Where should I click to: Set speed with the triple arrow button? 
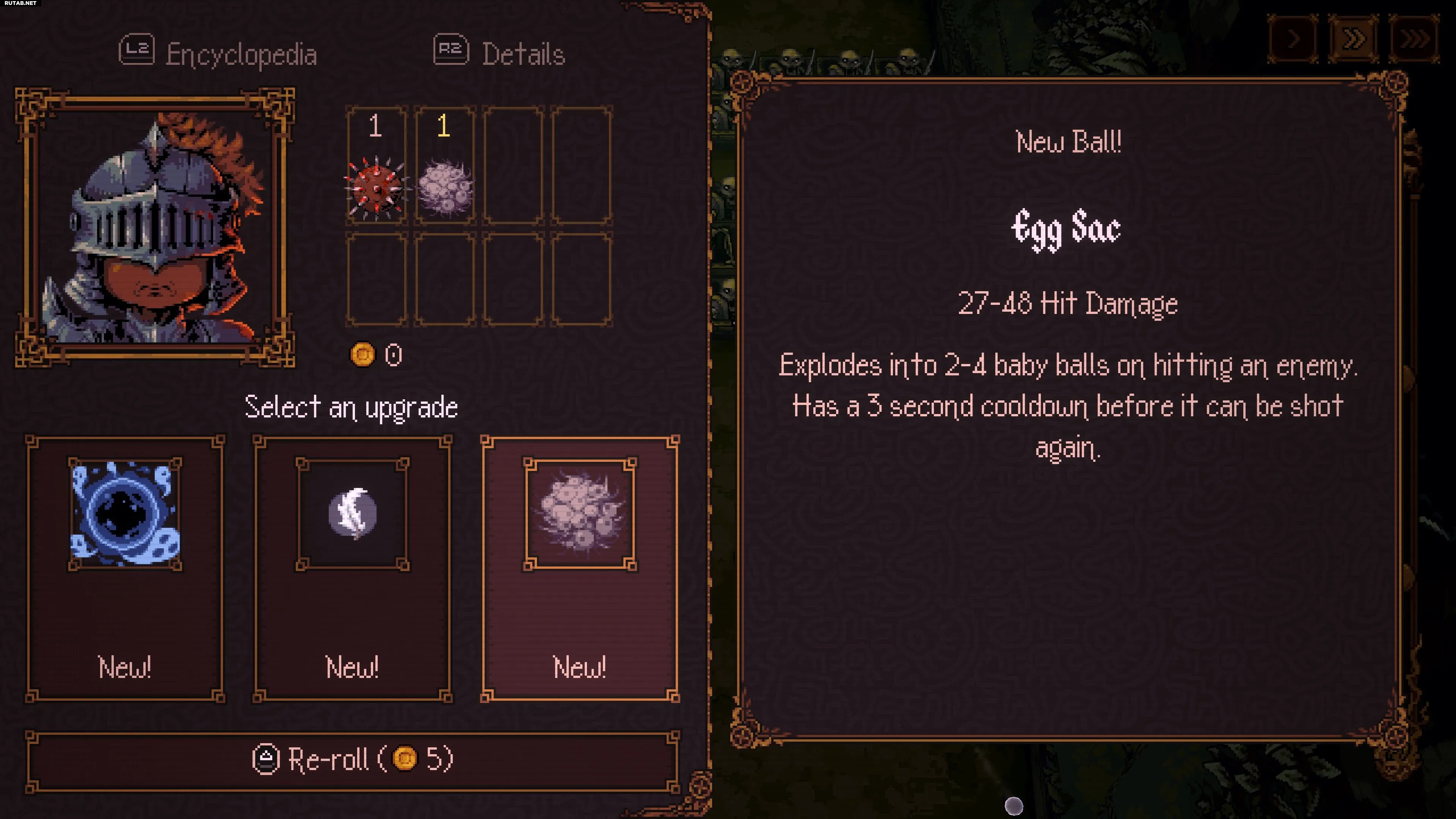tap(1414, 39)
